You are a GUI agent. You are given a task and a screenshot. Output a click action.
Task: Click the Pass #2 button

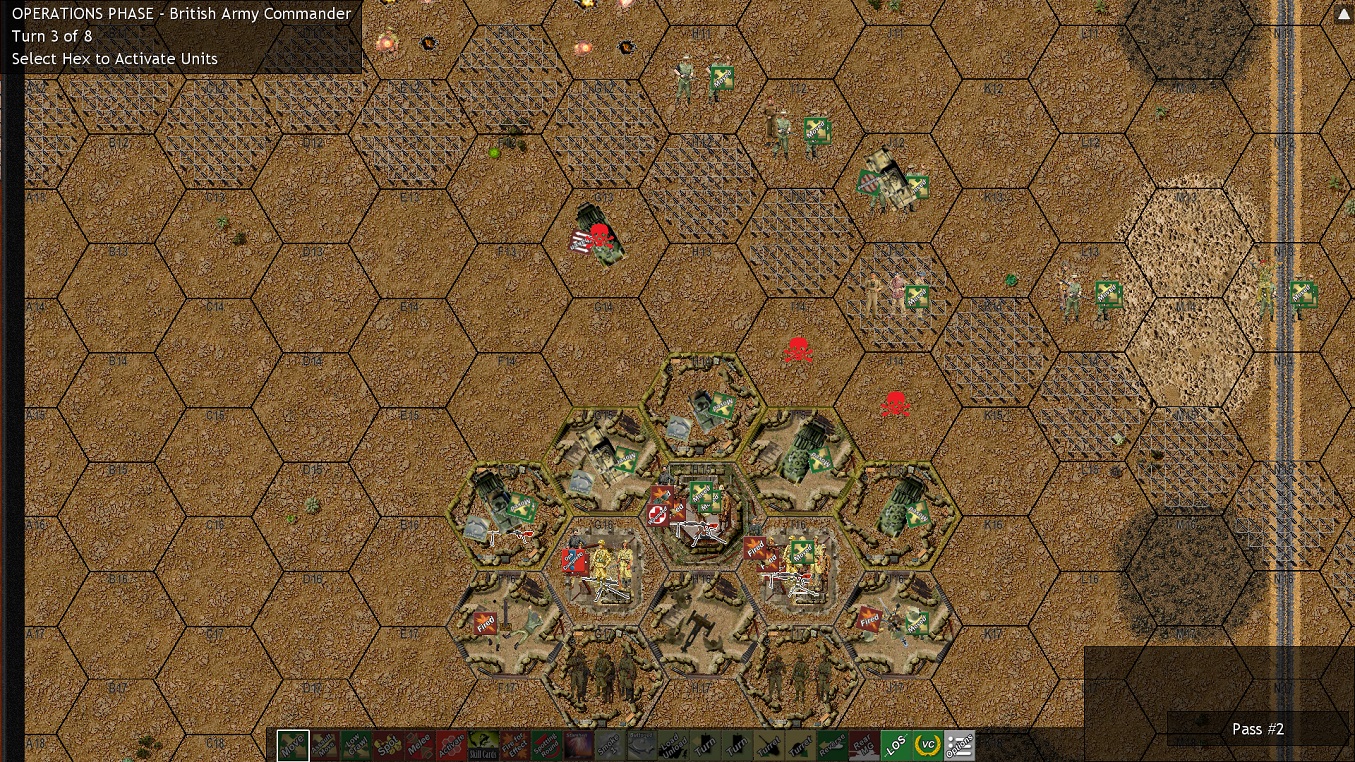[x=1258, y=729]
